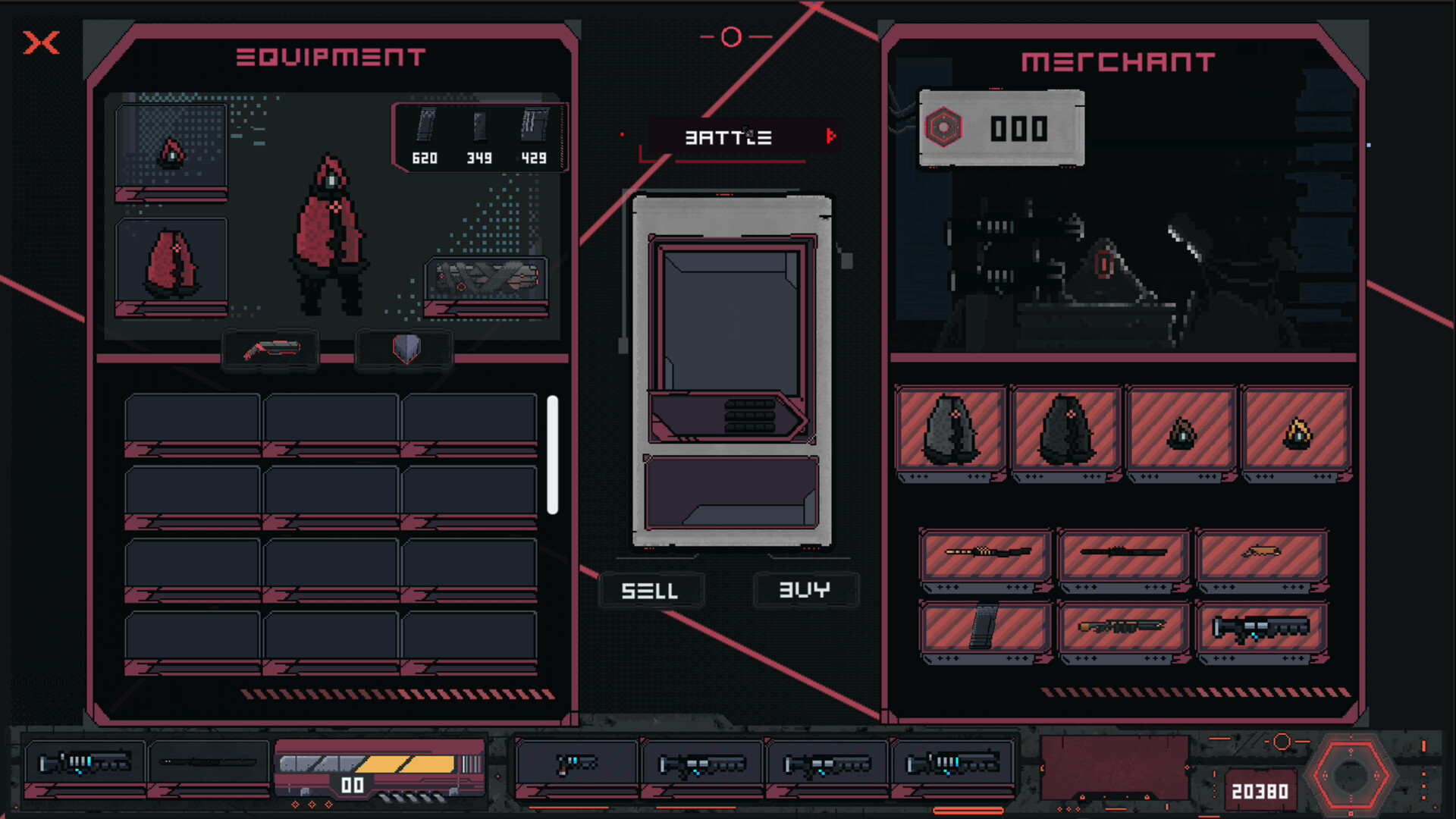1456x819 pixels.
Task: Select the pistol in the bottom weapon bar
Action: [576, 764]
